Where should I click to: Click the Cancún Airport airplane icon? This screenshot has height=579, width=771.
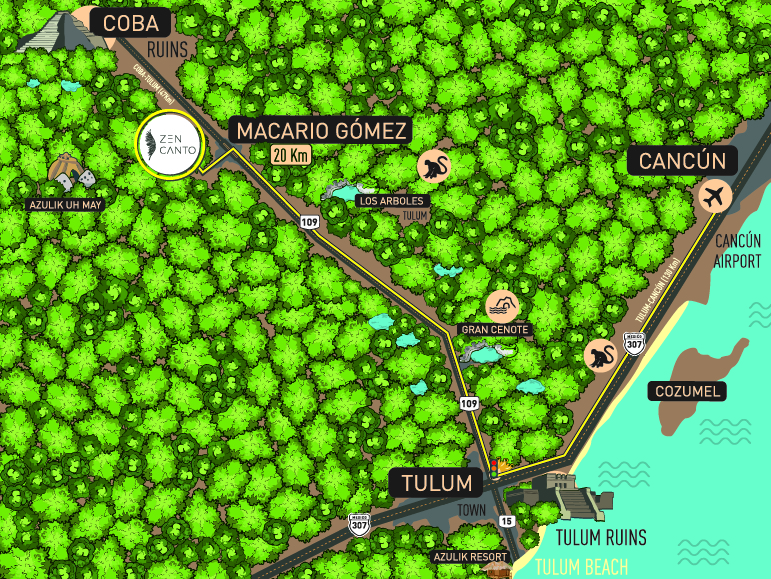716,195
